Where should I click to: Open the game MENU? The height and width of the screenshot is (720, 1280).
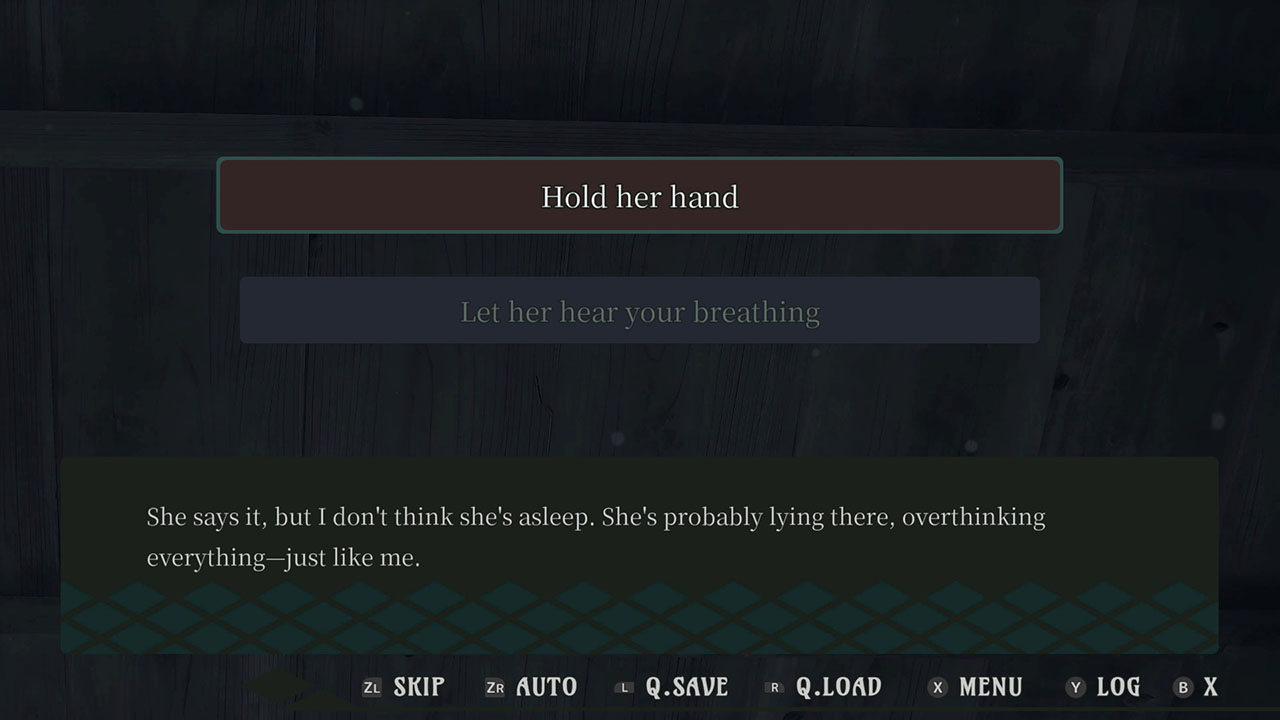990,687
